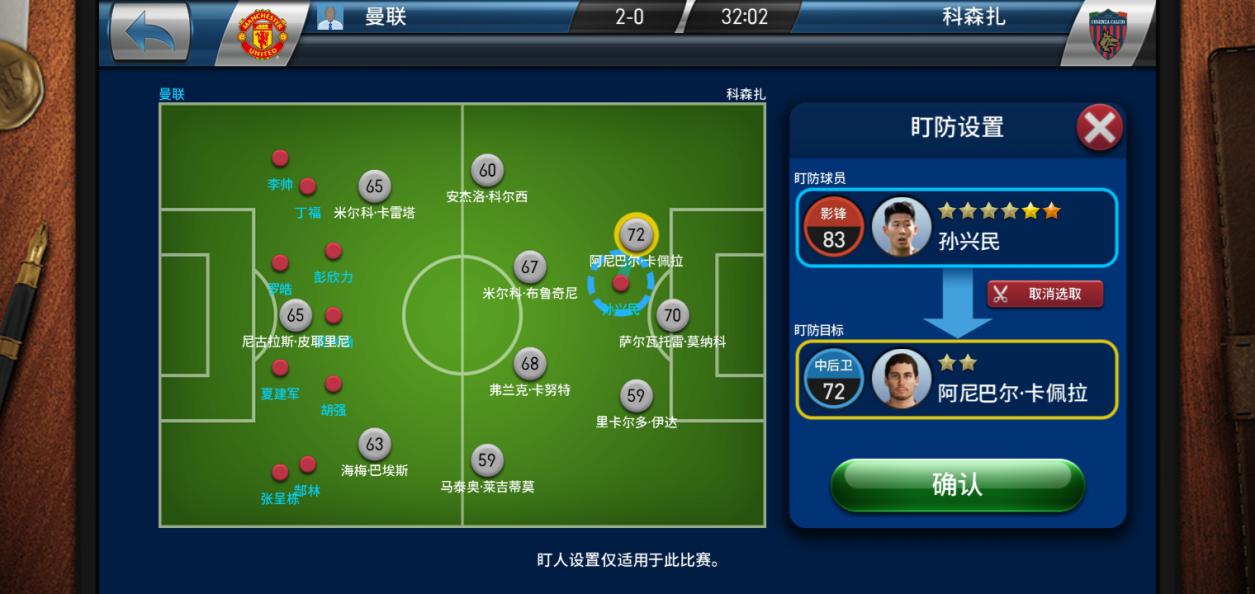This screenshot has width=1255, height=594.
Task: Select opponent 弗兰克·卡努特 rated 68
Action: point(530,364)
